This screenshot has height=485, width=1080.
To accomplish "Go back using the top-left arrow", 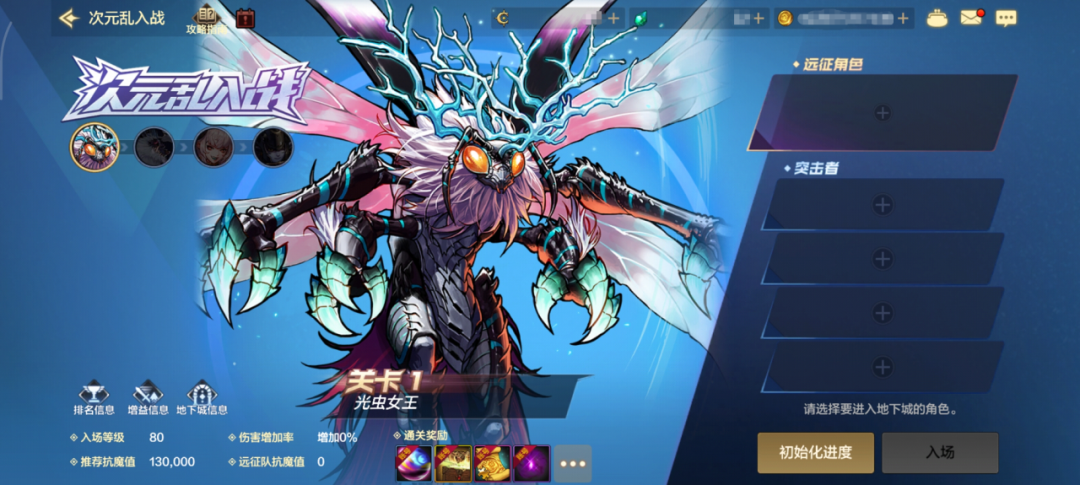I will point(69,18).
